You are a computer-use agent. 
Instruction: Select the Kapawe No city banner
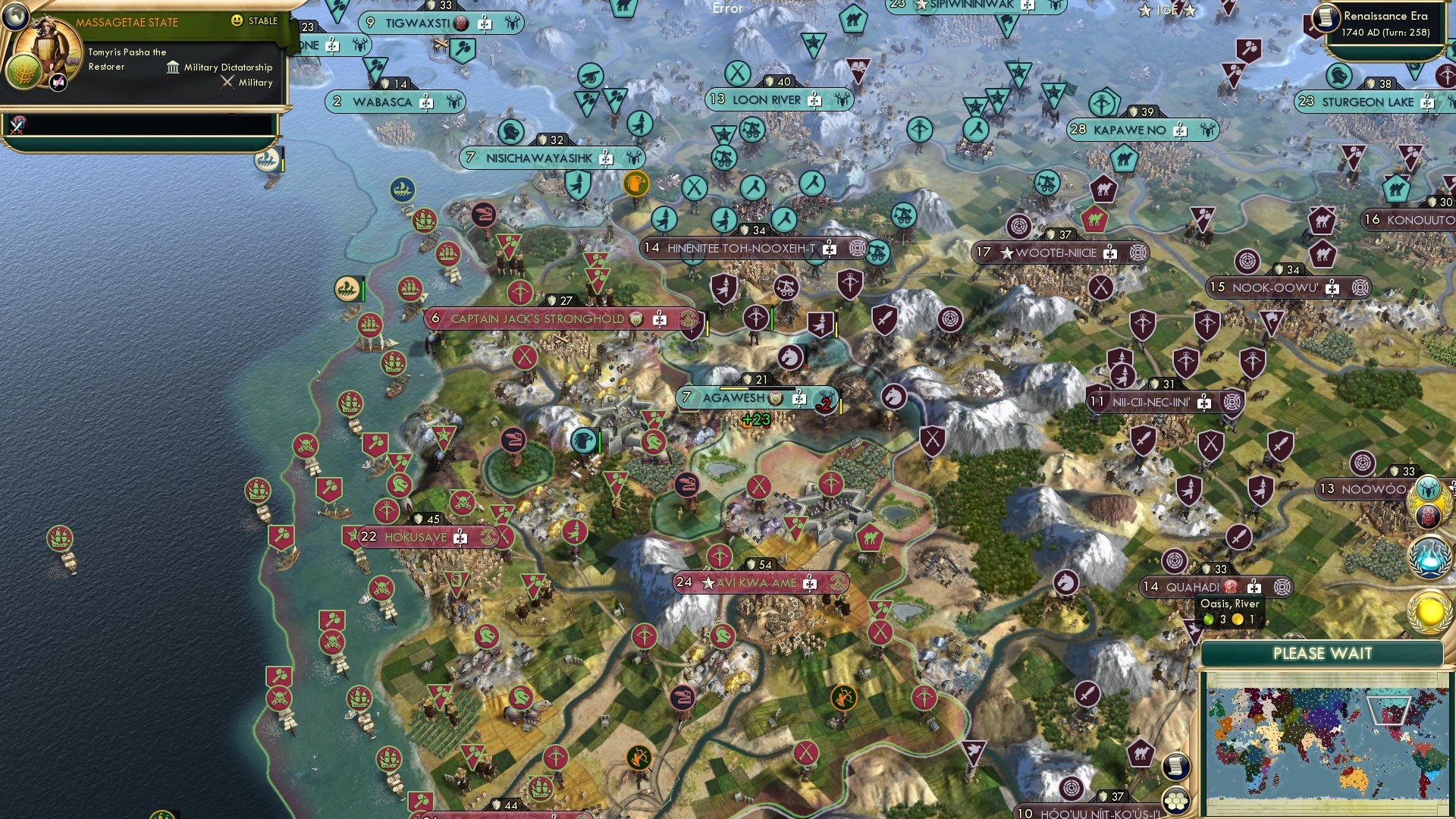click(1129, 130)
